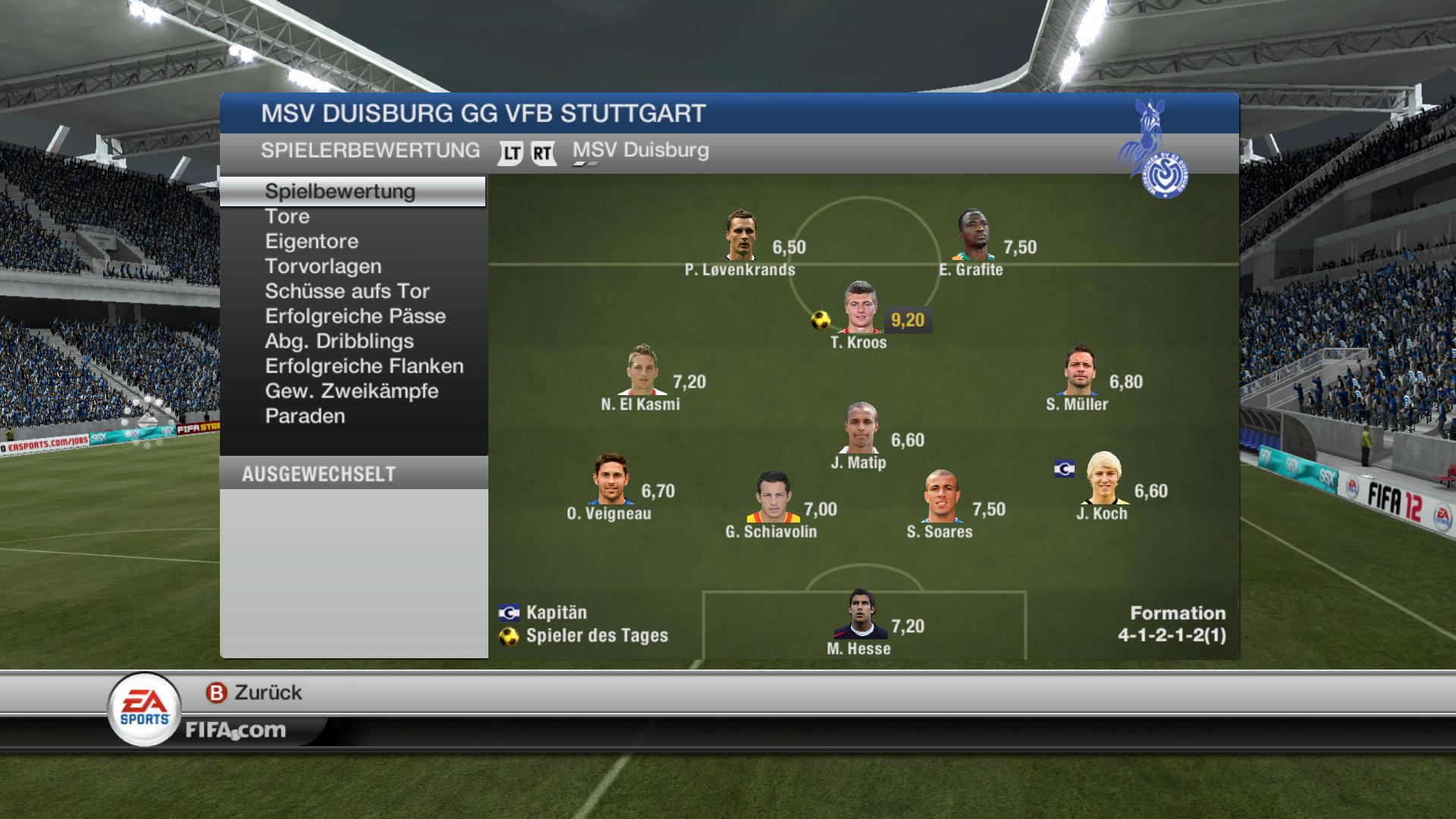
Task: Select G. Schiavolin player portrait
Action: (x=772, y=498)
